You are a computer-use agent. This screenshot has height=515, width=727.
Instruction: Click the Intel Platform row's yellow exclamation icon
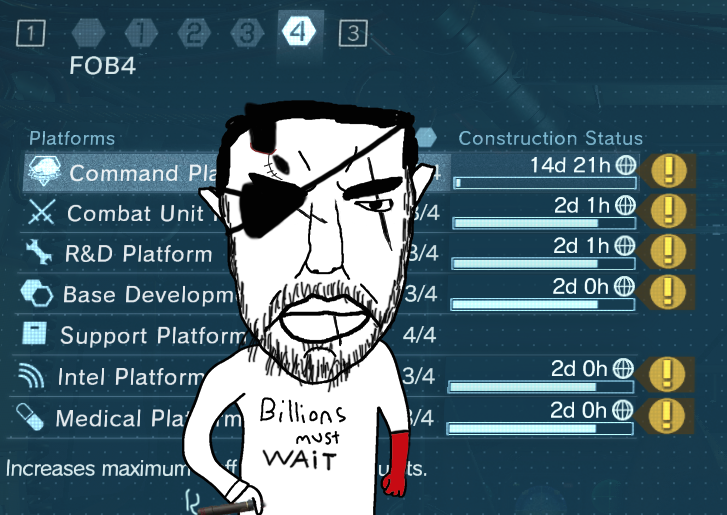[x=666, y=374]
